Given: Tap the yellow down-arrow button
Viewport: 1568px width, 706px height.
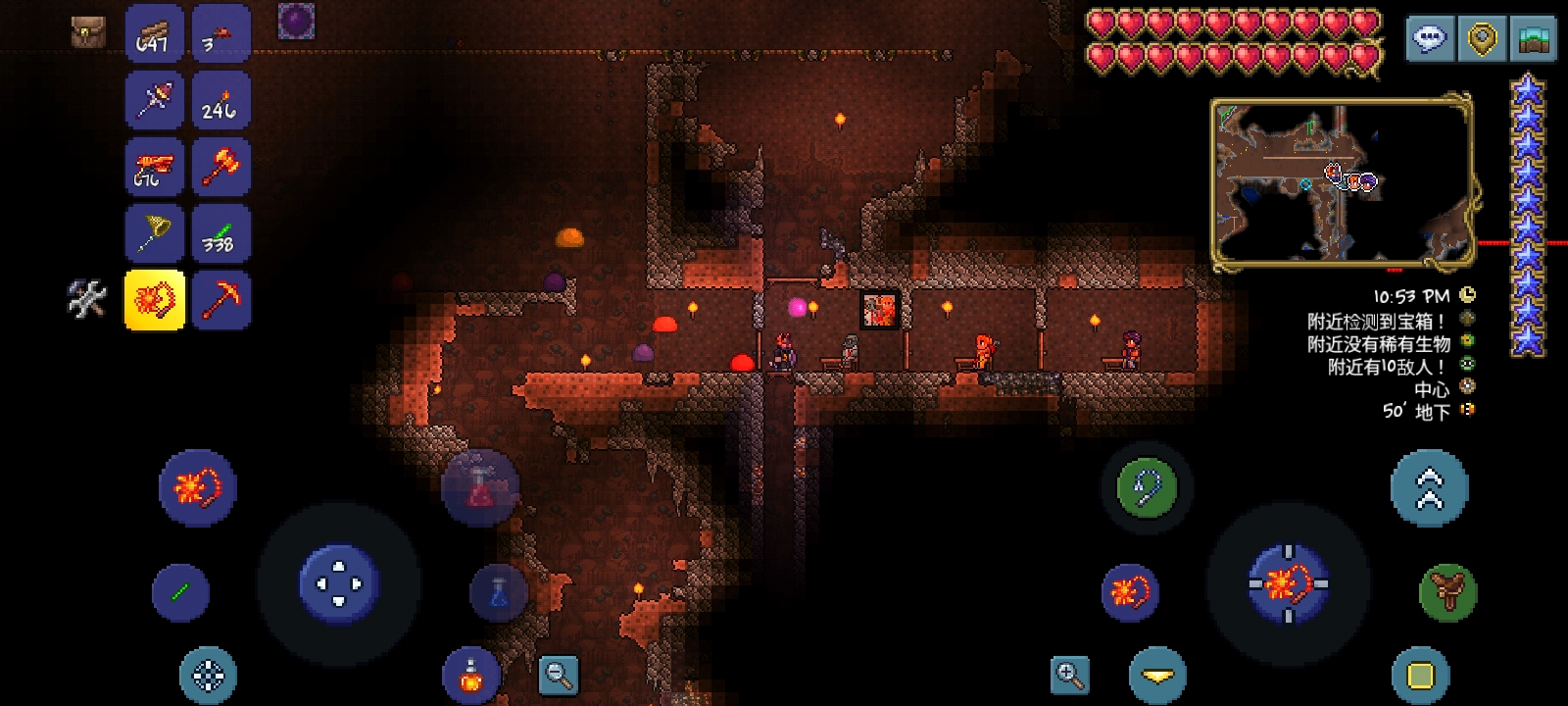Looking at the screenshot, I should (x=1157, y=676).
